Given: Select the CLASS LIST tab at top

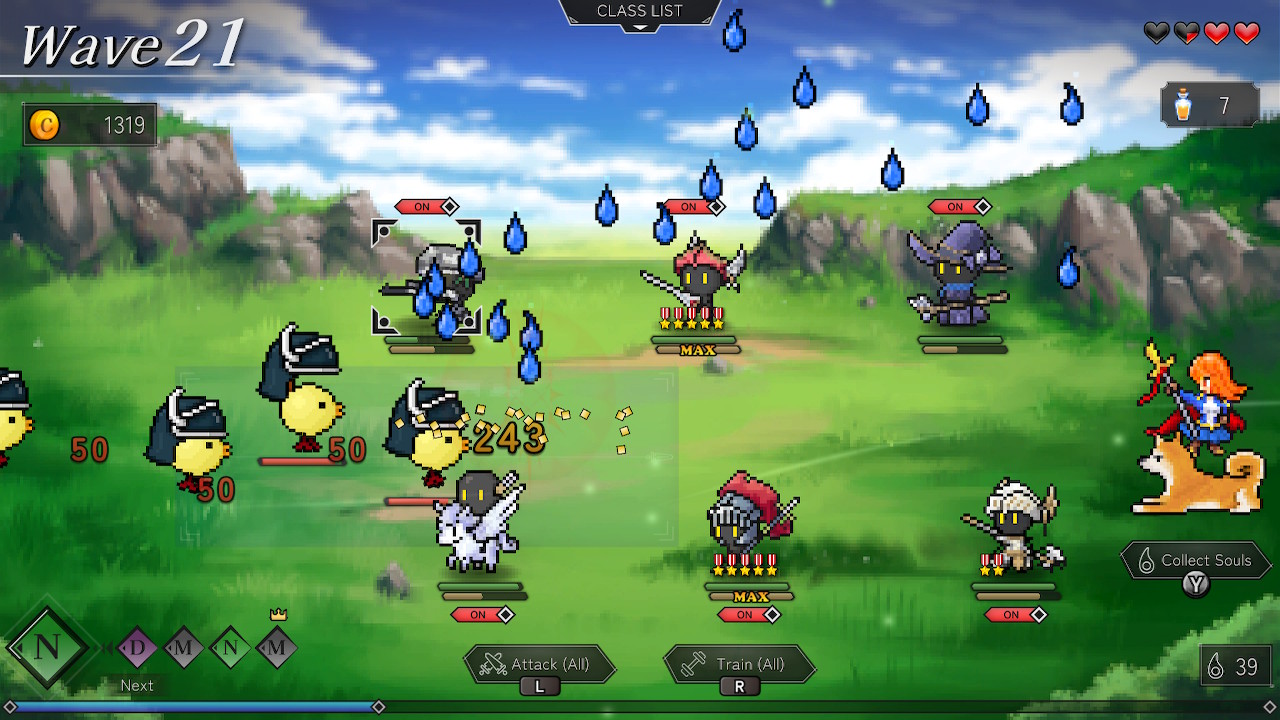Looking at the screenshot, I should [639, 10].
